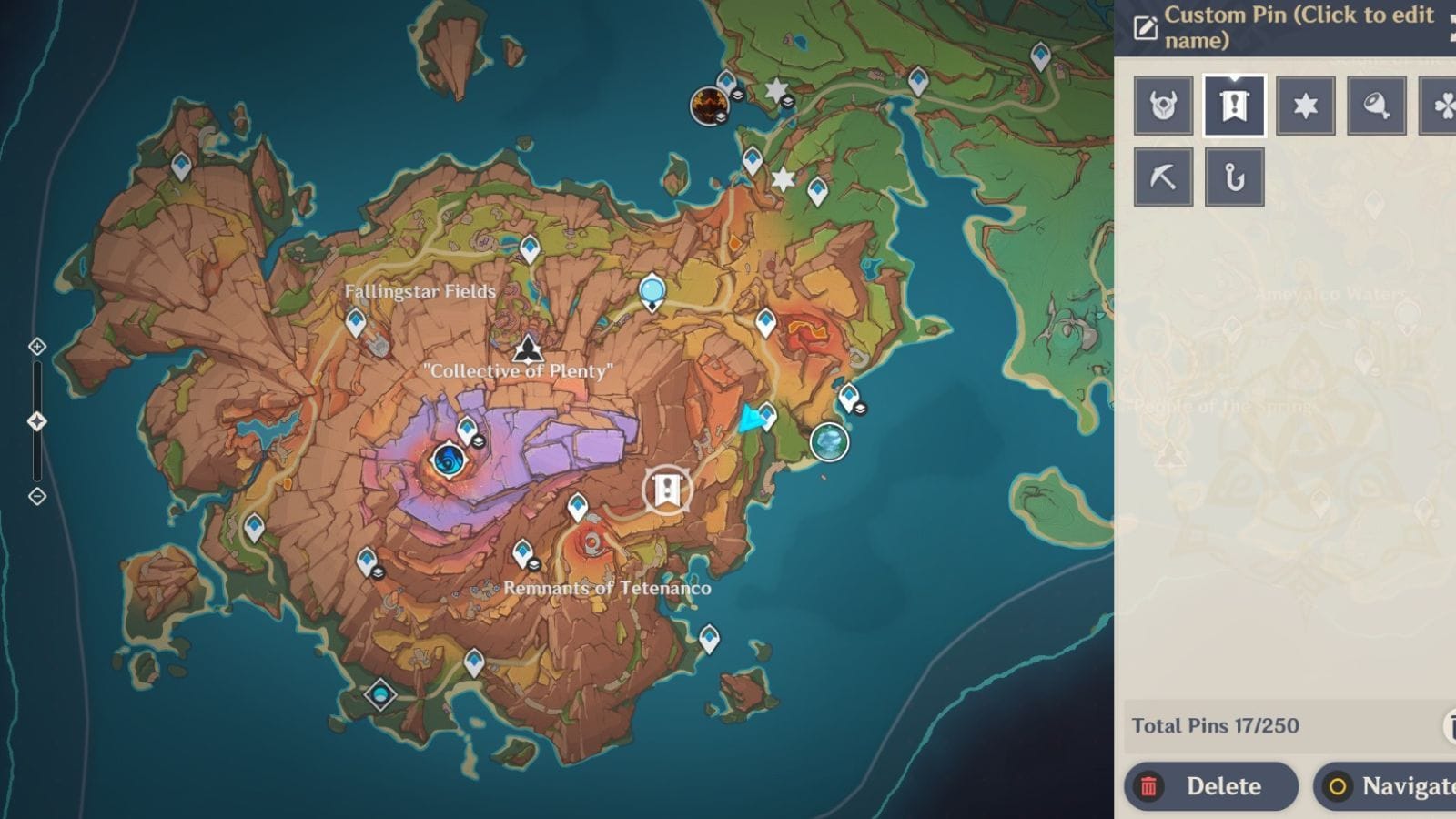This screenshot has height=819, width=1456.
Task: Click the flag pin placed on the map
Action: coord(669,490)
